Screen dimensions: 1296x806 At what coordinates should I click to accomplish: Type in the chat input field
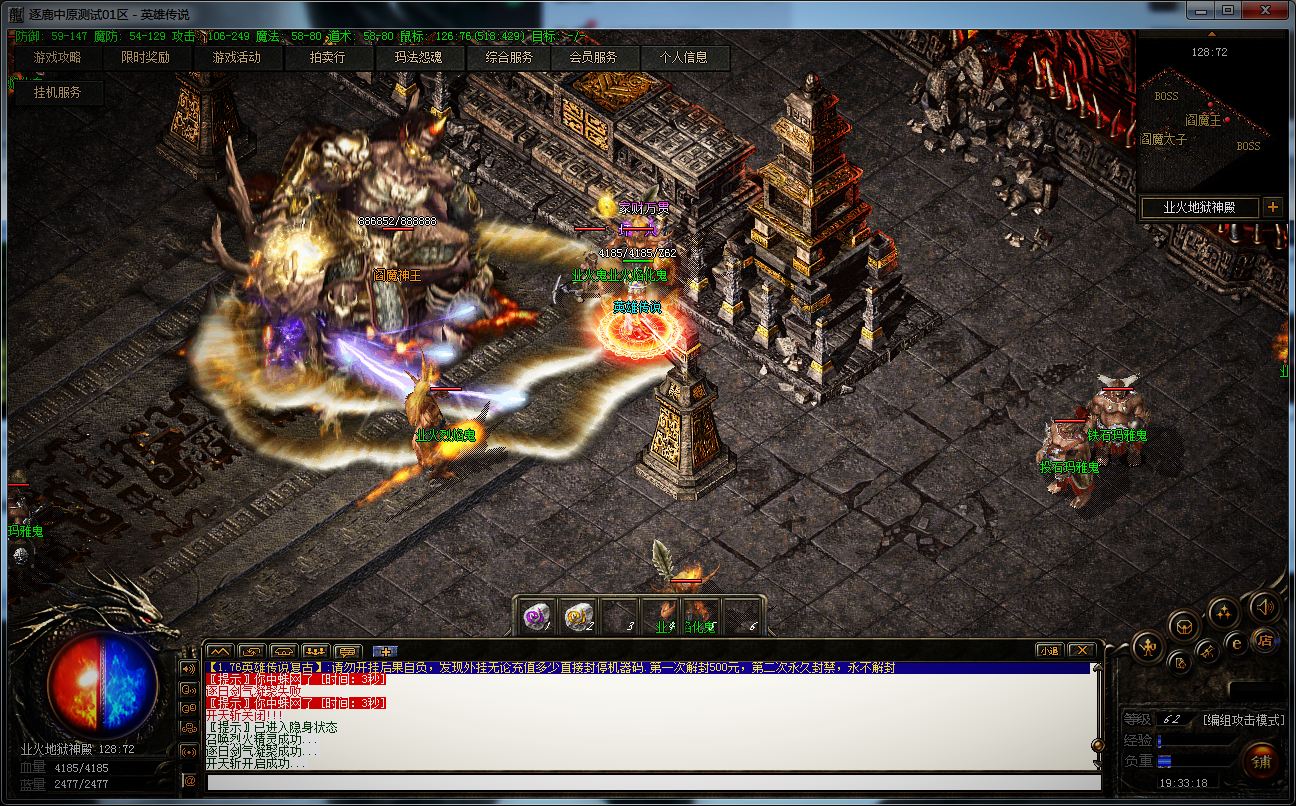[x=640, y=781]
